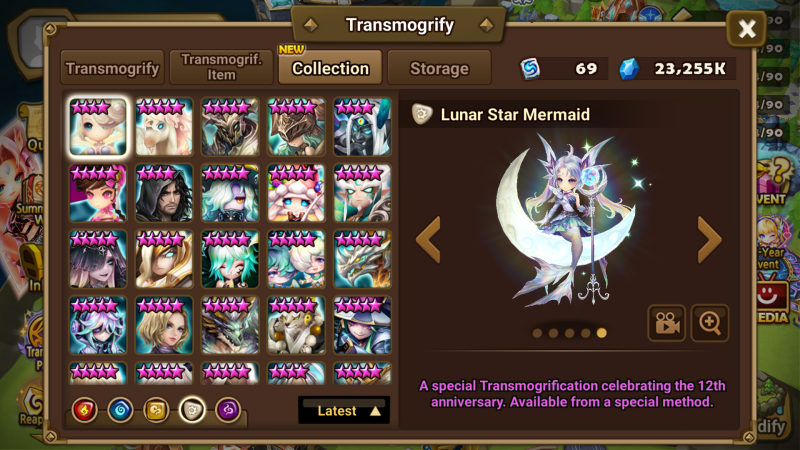The height and width of the screenshot is (450, 800).
Task: Filter by wind element icon
Action: [x=157, y=409]
